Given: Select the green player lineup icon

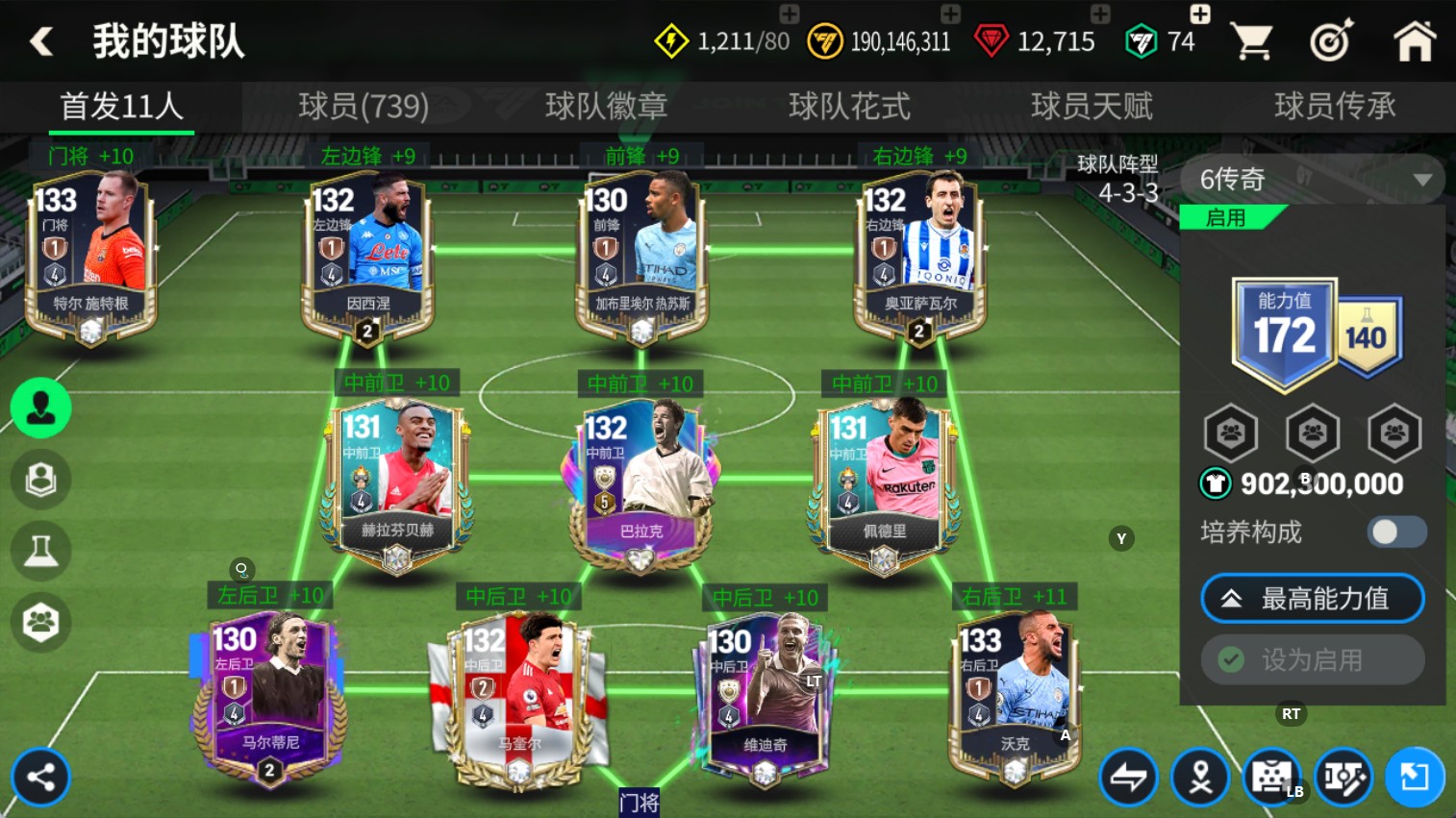Looking at the screenshot, I should pyautogui.click(x=40, y=408).
